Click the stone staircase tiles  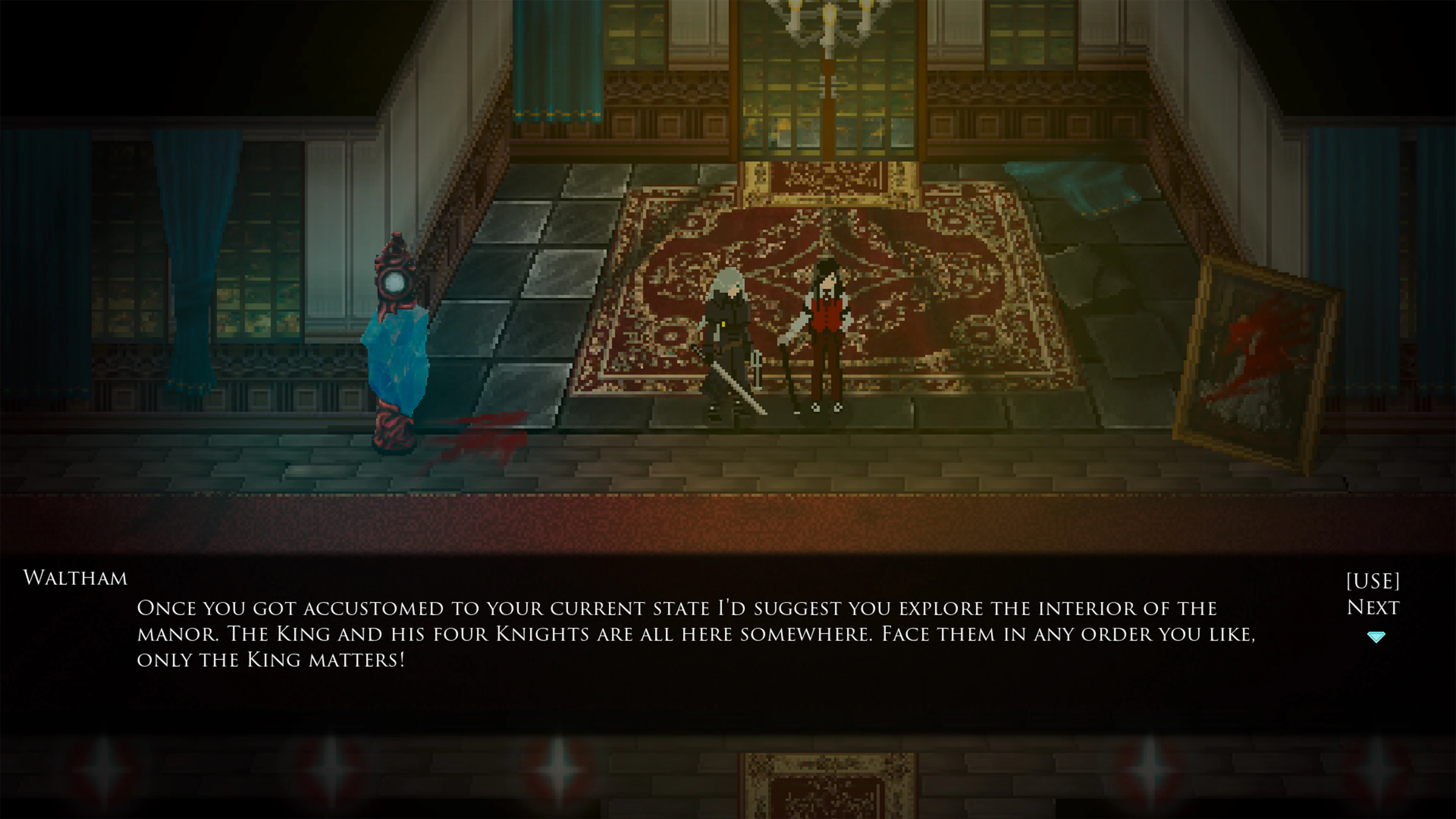coord(548,266)
